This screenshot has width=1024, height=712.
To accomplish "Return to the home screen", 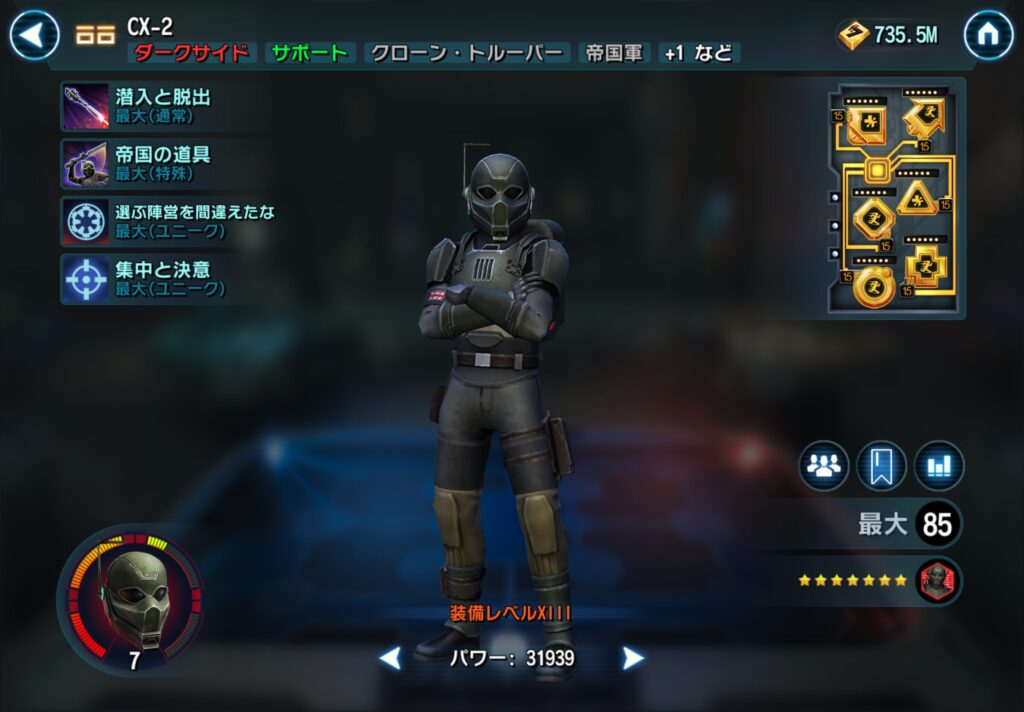I will click(988, 36).
